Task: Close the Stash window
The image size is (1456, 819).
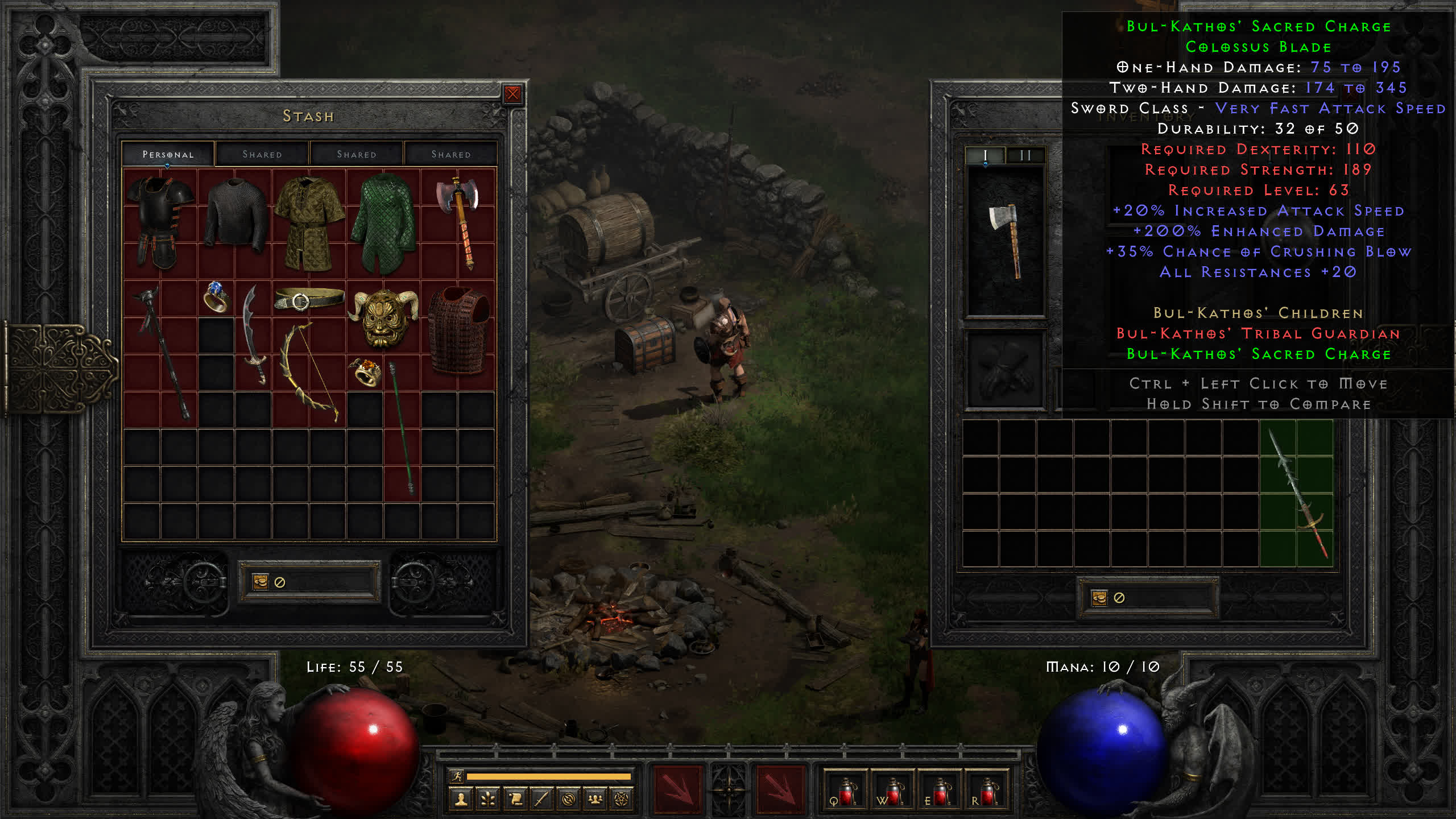Action: coord(512,94)
